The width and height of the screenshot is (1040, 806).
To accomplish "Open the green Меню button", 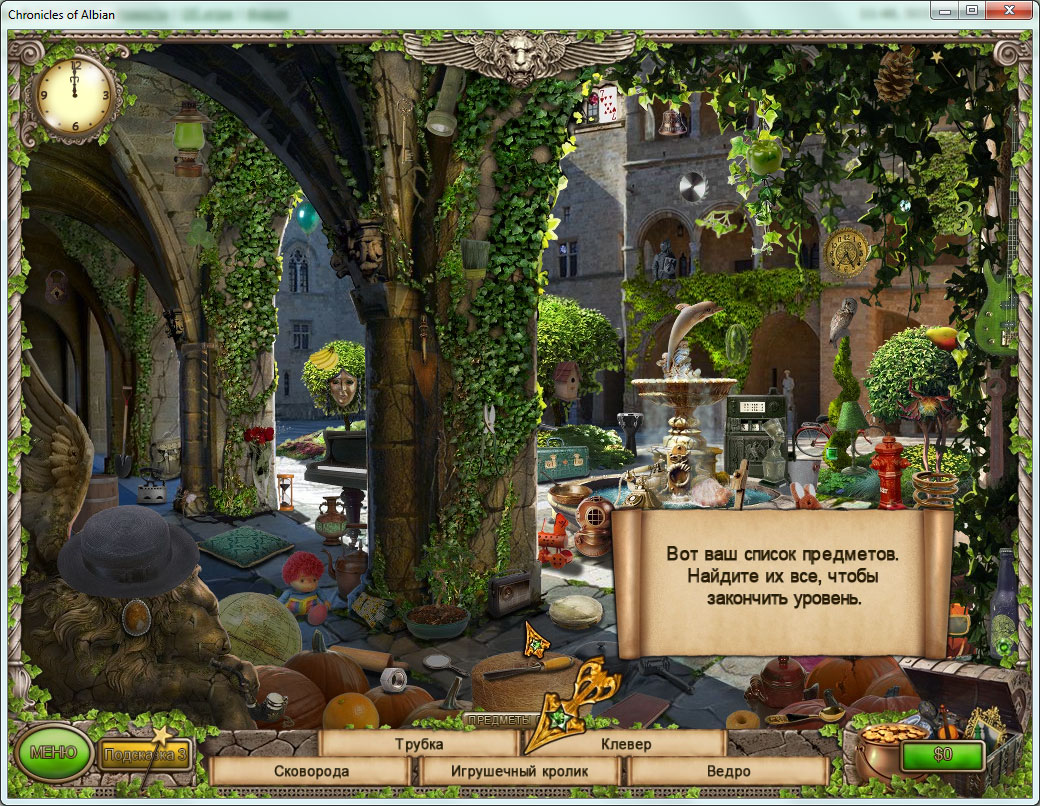I will [52, 752].
